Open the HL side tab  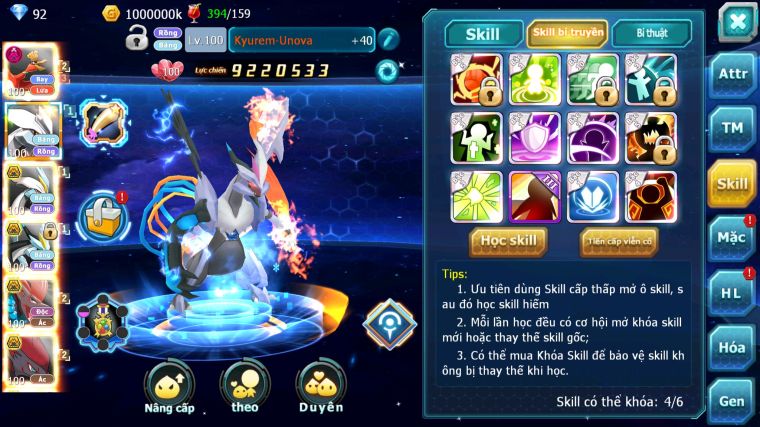click(x=732, y=293)
